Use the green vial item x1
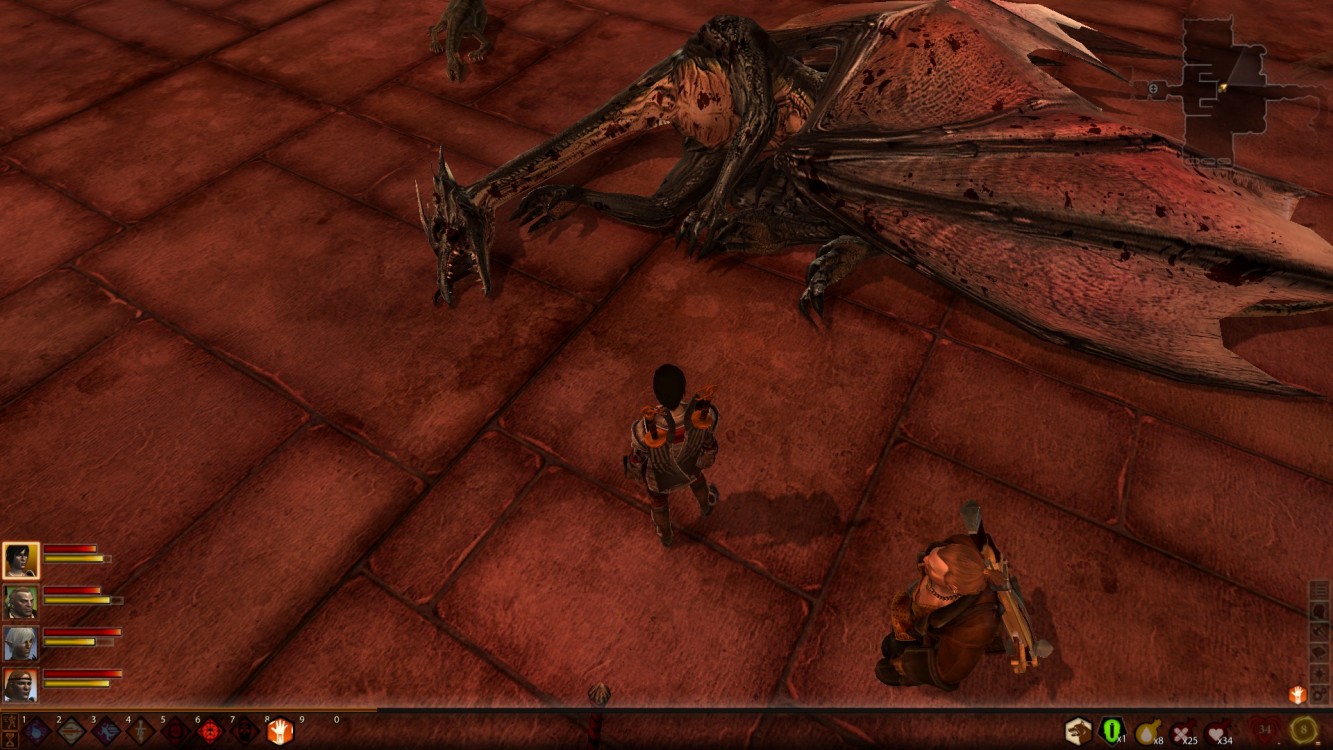Image resolution: width=1333 pixels, height=750 pixels. coord(1112,731)
